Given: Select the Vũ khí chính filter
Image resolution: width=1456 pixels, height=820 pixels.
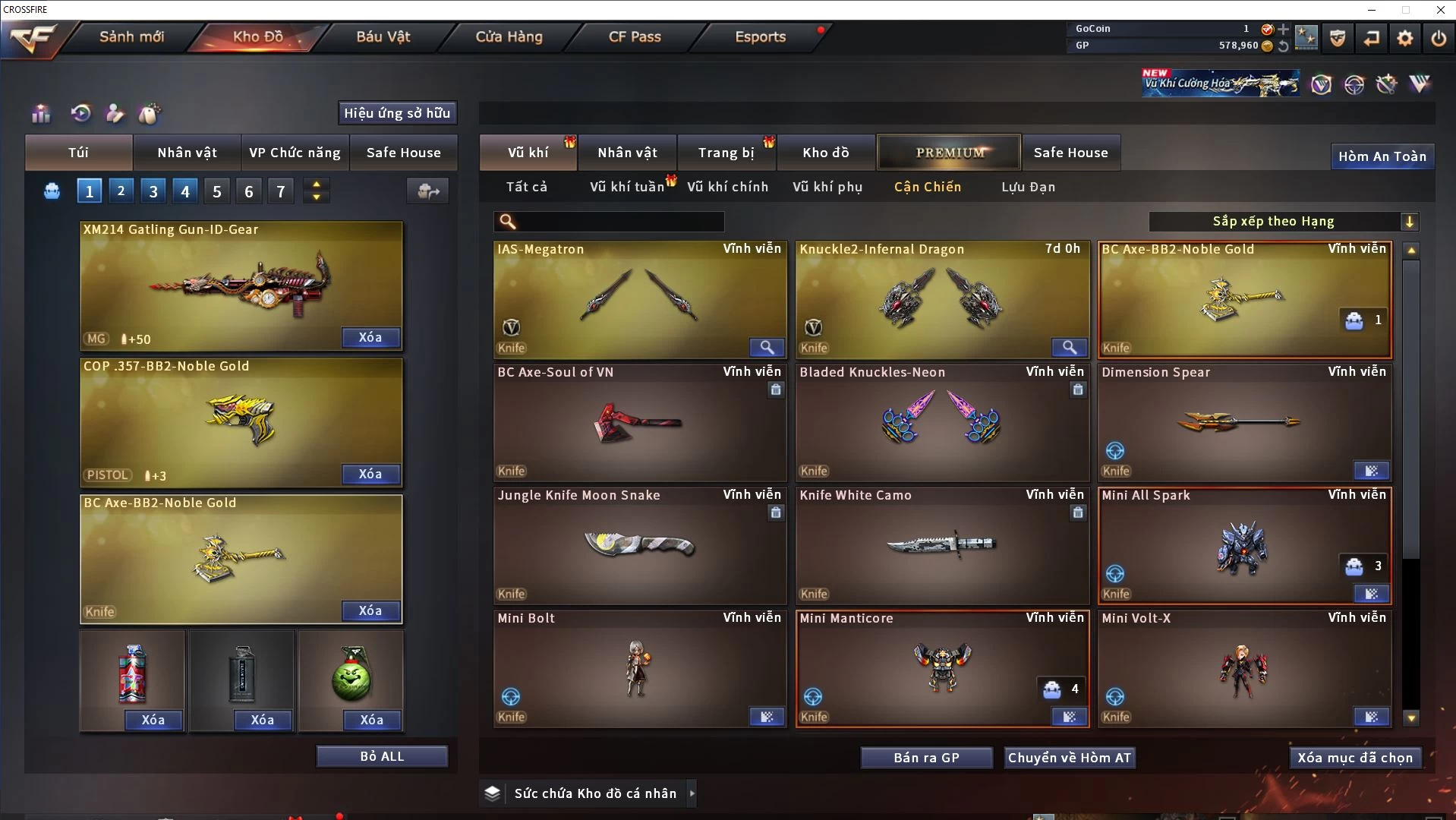Looking at the screenshot, I should click(x=727, y=187).
